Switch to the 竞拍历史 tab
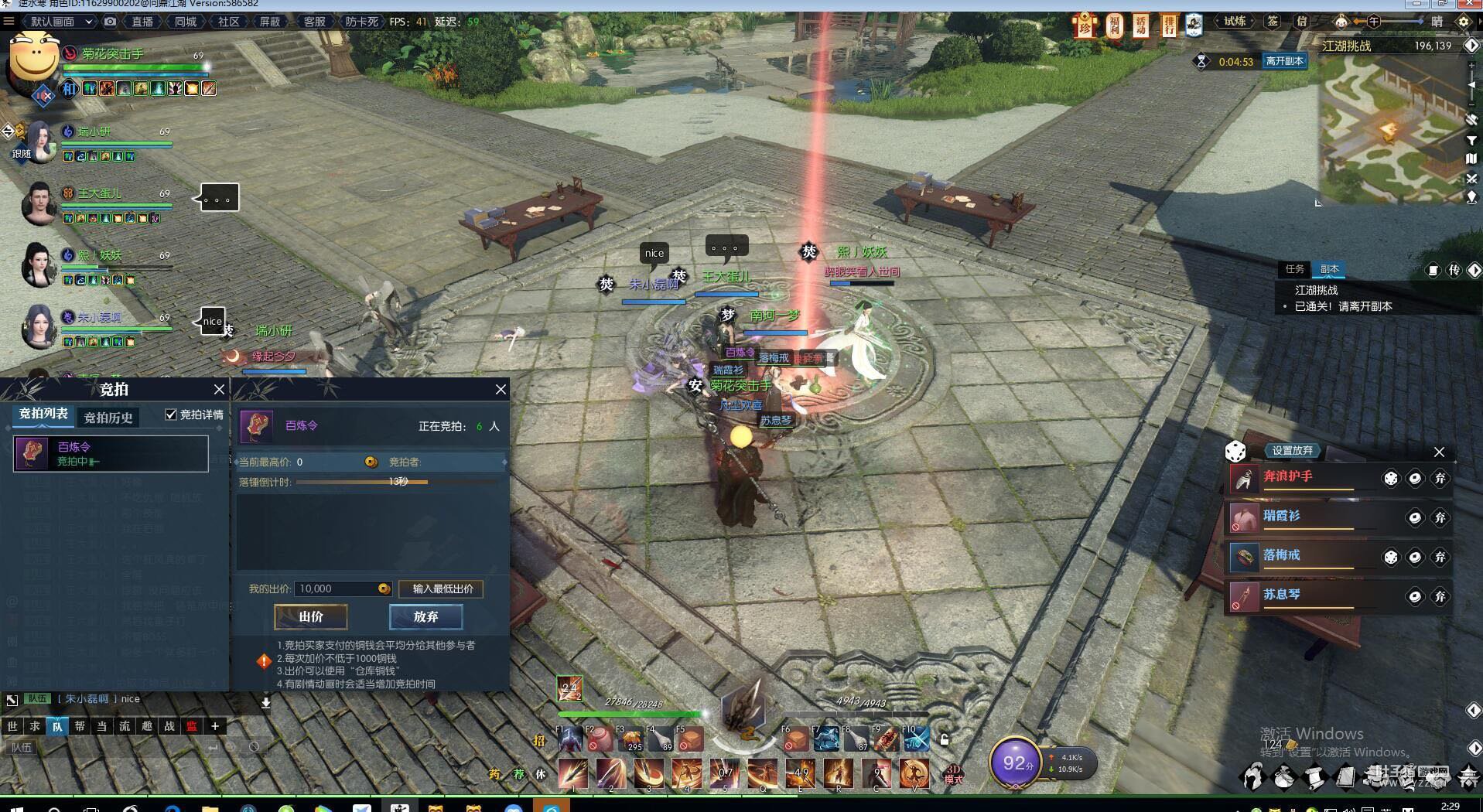The image size is (1483, 812). [x=108, y=418]
